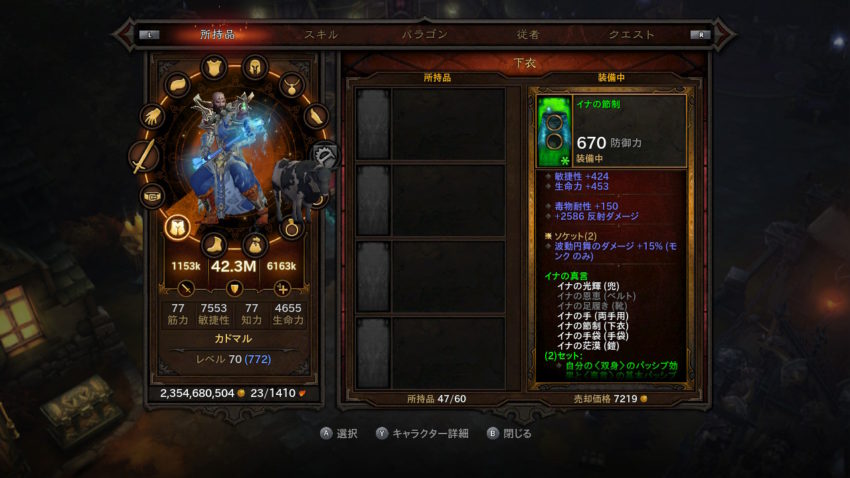Select the boots equipment slot
850x478 pixels.
(x=213, y=244)
